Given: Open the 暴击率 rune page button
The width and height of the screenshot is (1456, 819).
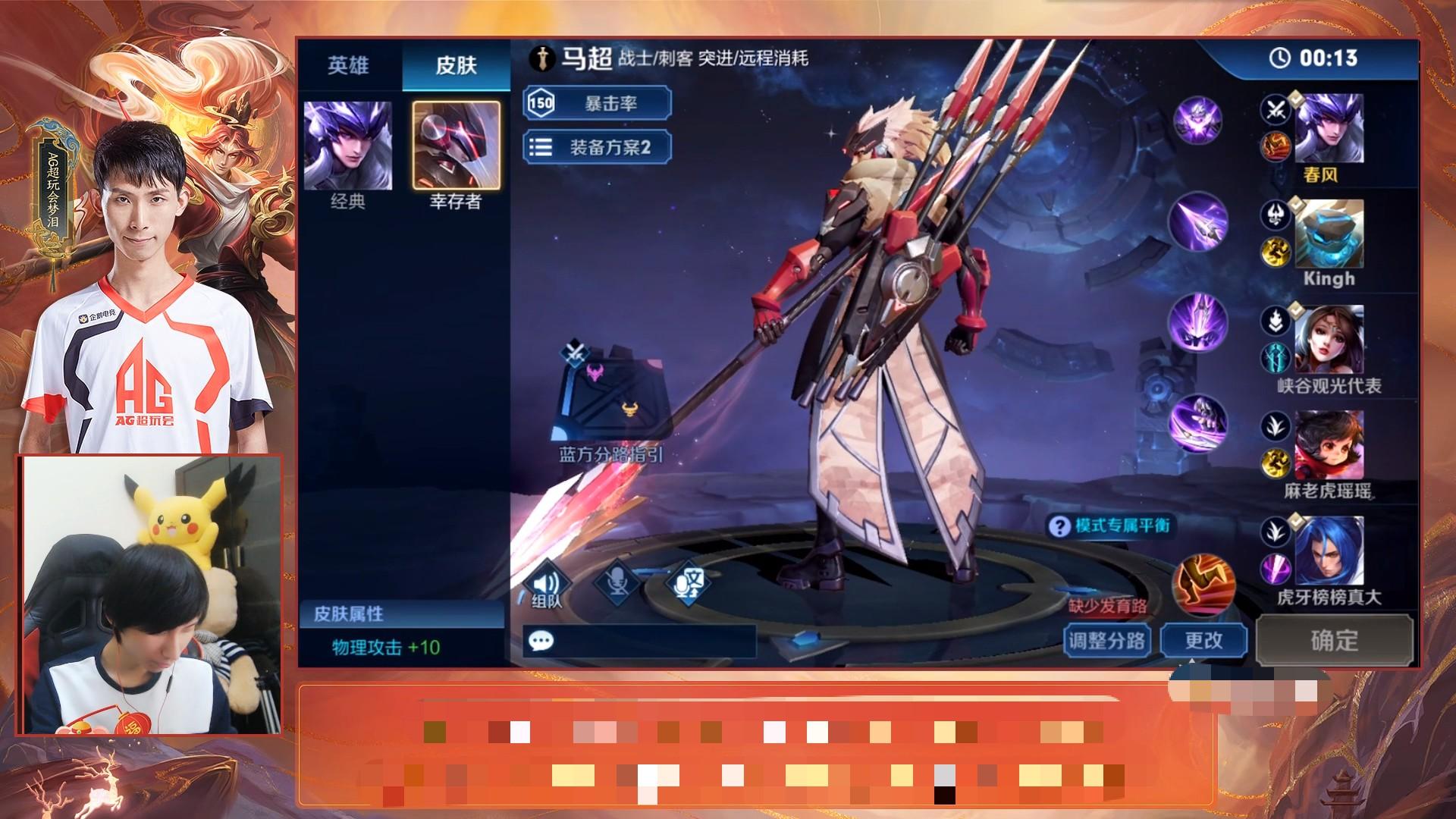Looking at the screenshot, I should coord(597,103).
